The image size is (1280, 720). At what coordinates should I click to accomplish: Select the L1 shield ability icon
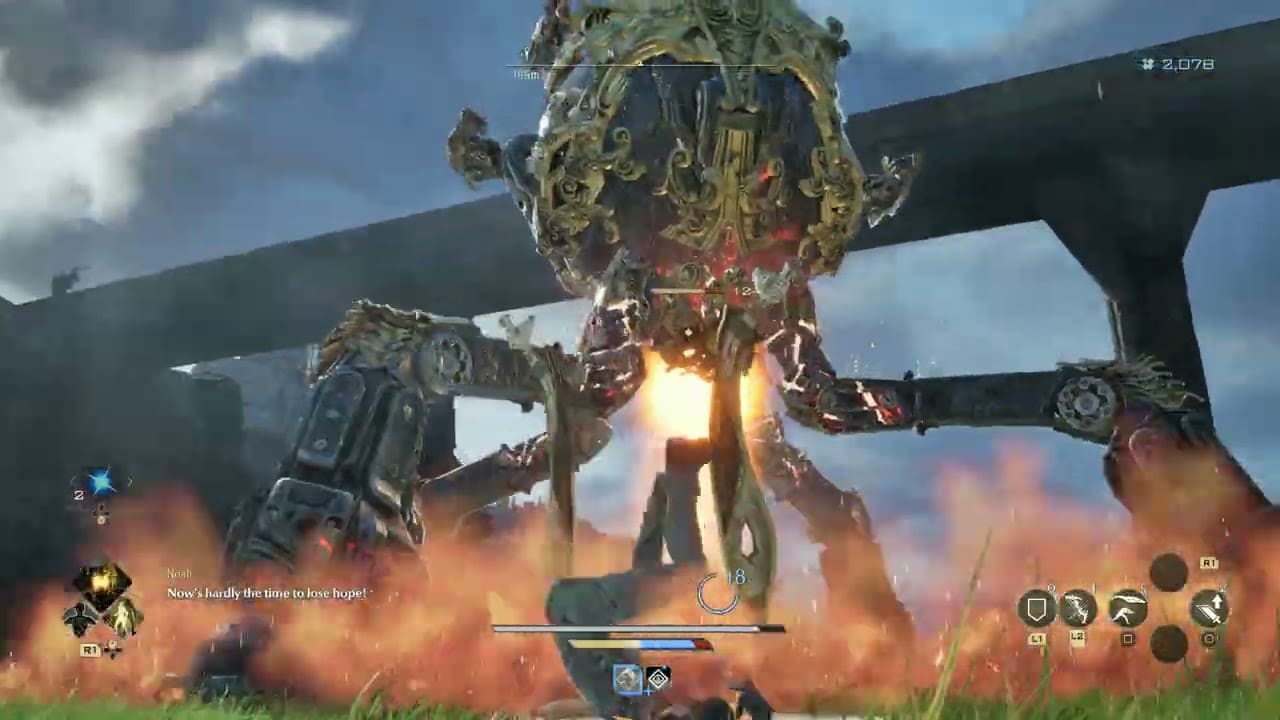click(1037, 605)
